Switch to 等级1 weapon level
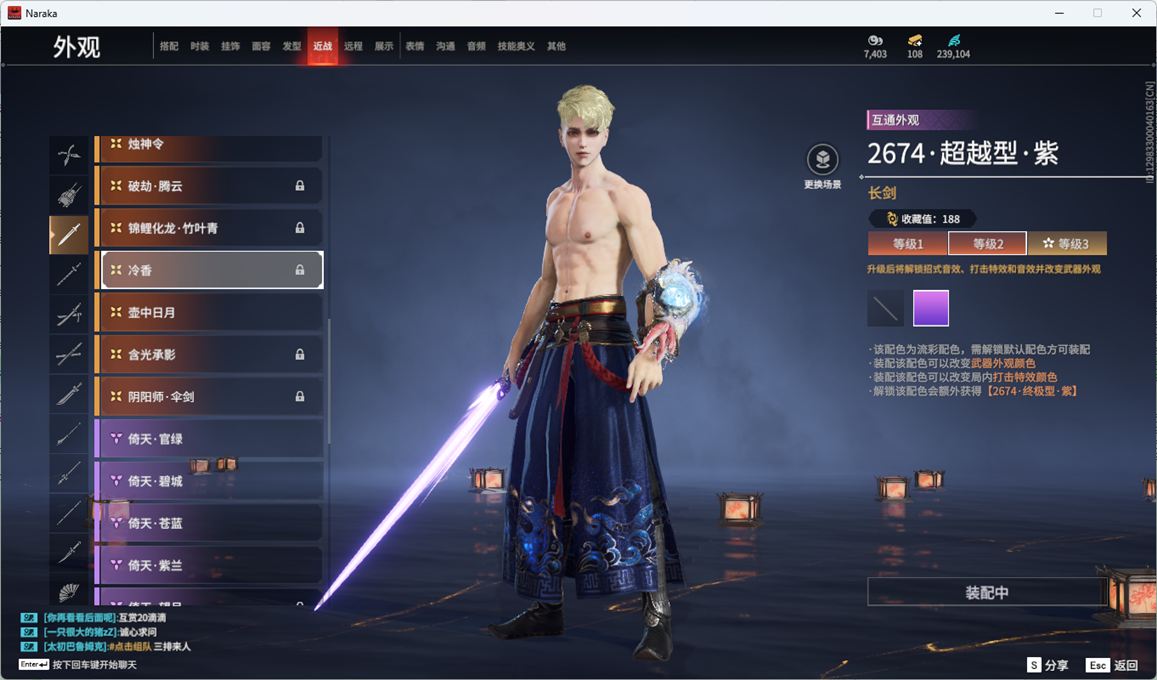This screenshot has width=1157, height=680. click(907, 244)
